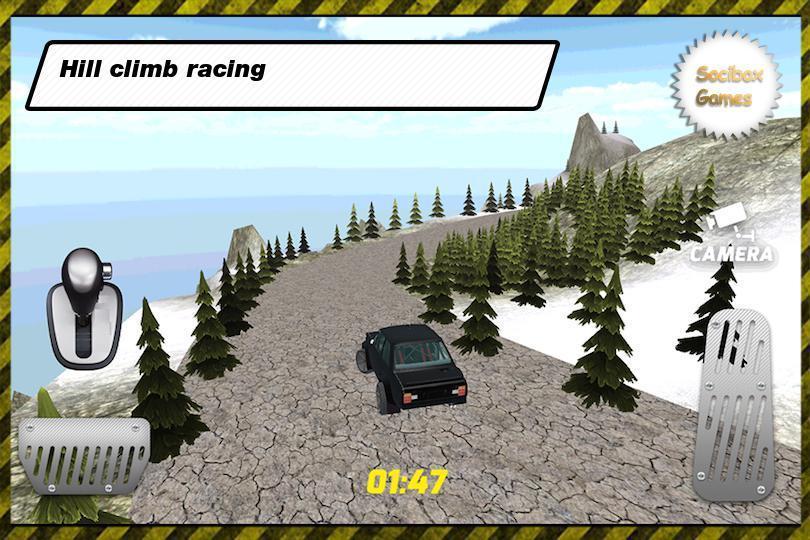Viewport: 810px width, 540px height.
Task: Open the Socibox Games badge
Action: tap(724, 86)
